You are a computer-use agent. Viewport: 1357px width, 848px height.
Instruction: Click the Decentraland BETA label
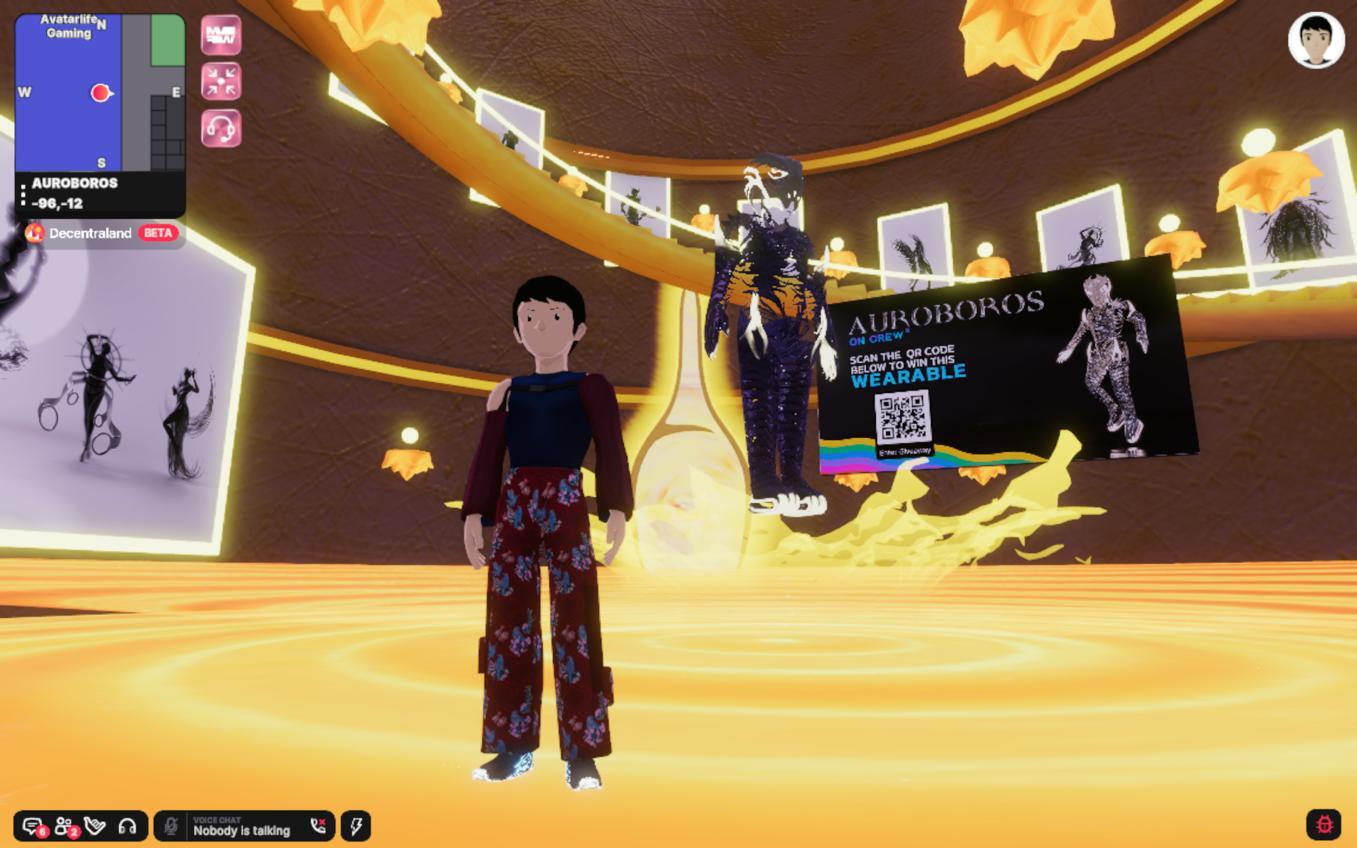[x=101, y=233]
